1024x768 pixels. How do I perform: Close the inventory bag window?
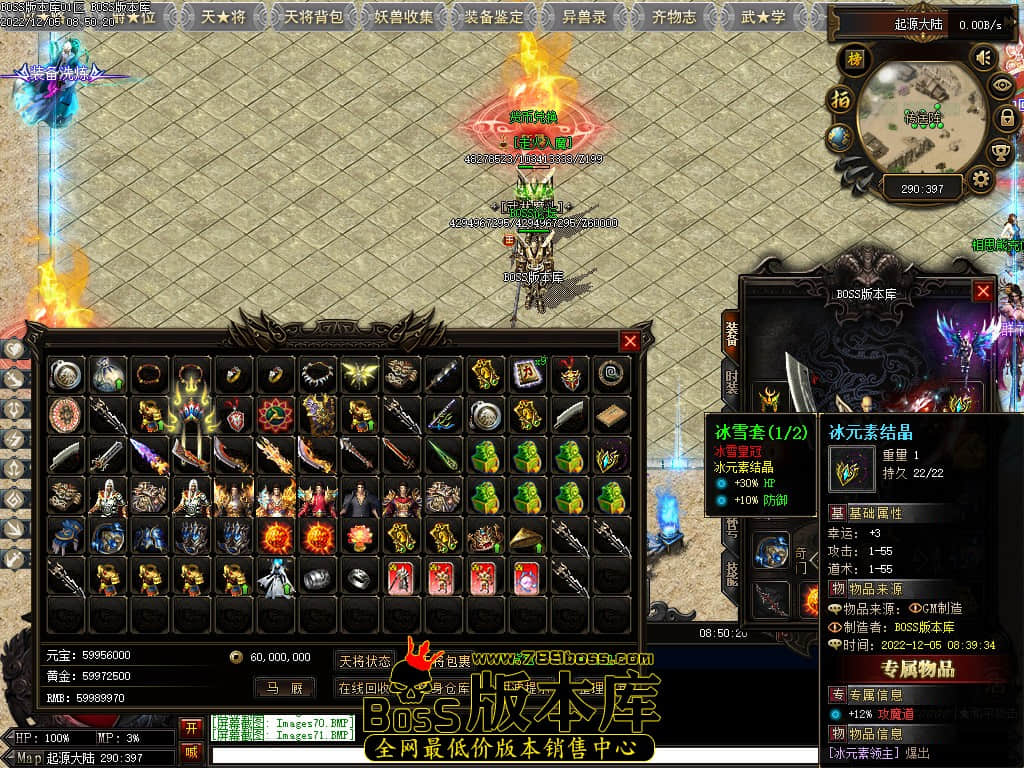coord(630,341)
